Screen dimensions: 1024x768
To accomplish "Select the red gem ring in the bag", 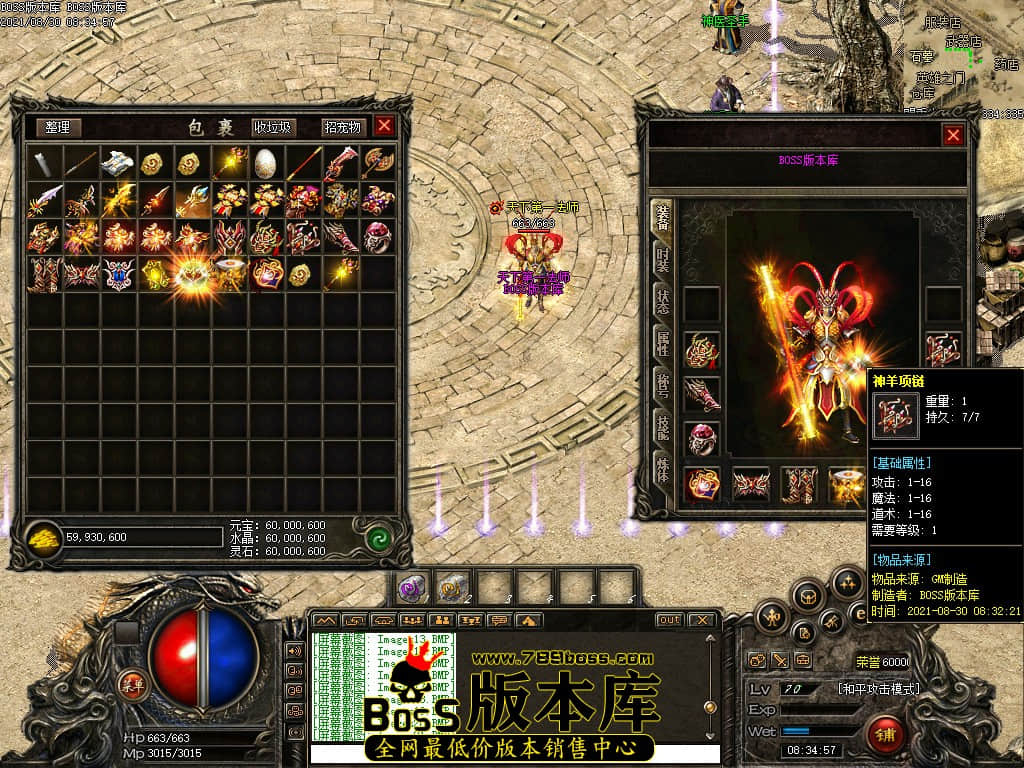I will click(377, 236).
